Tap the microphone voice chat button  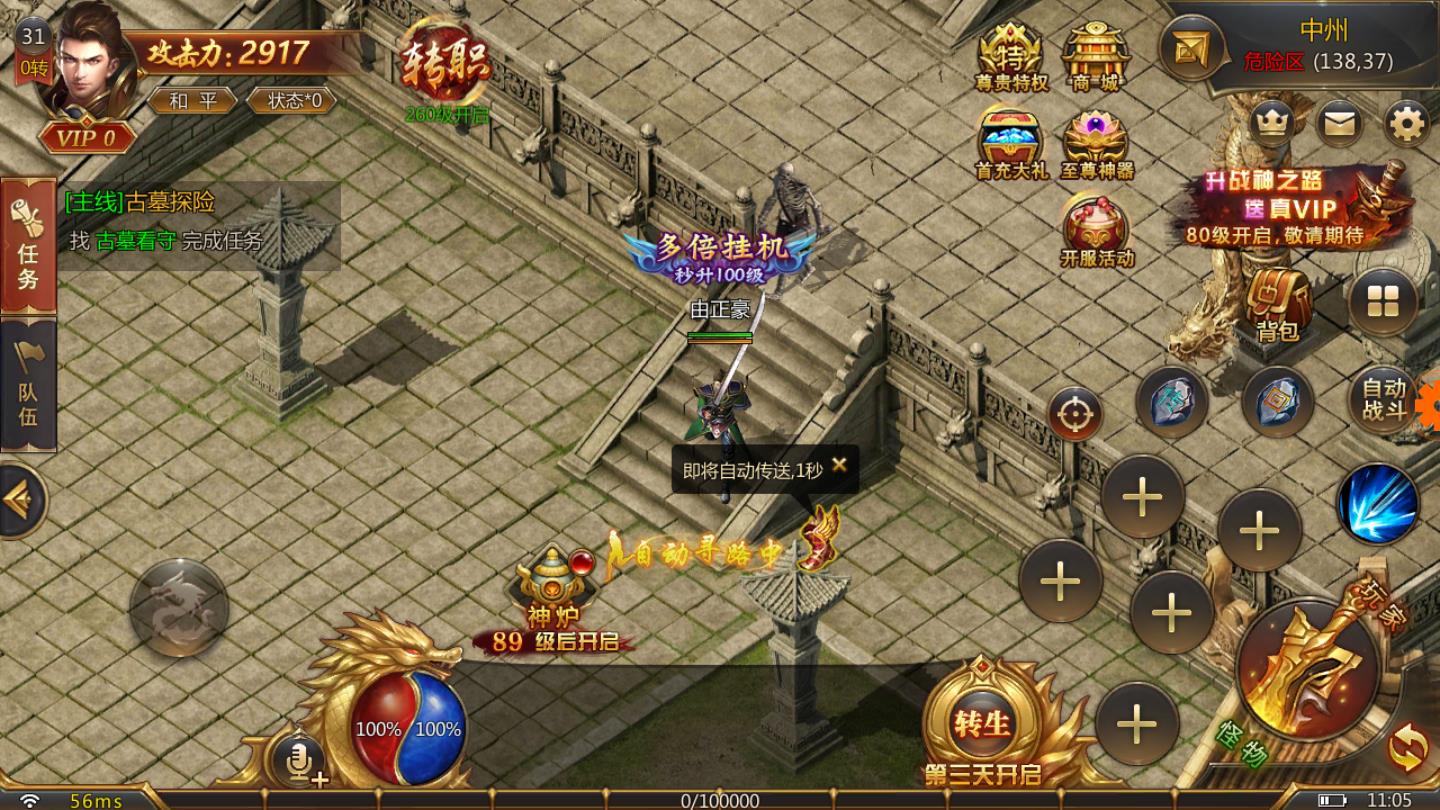(301, 758)
